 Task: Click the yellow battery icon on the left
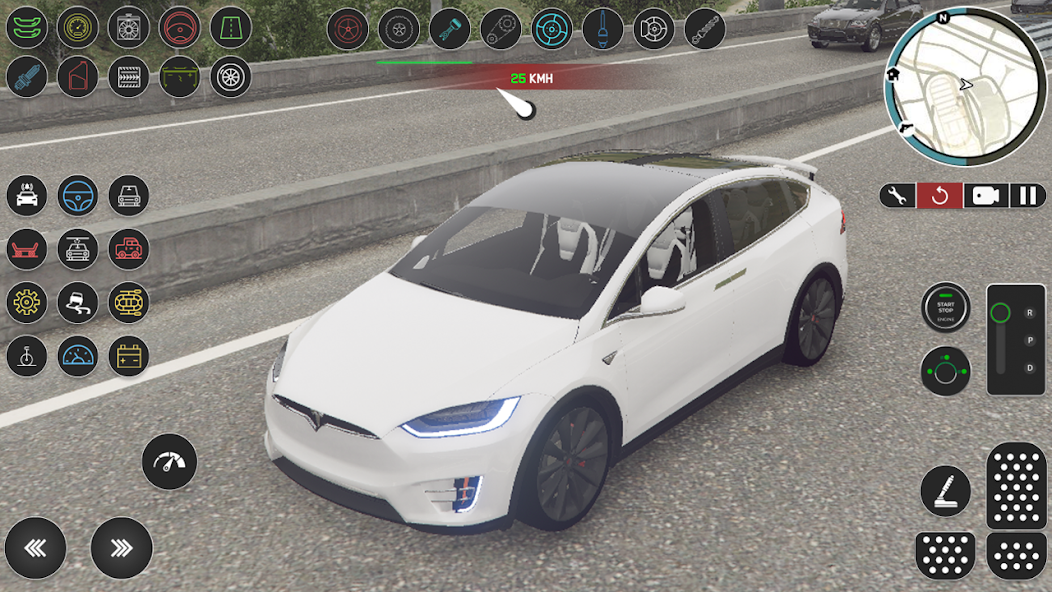point(129,356)
